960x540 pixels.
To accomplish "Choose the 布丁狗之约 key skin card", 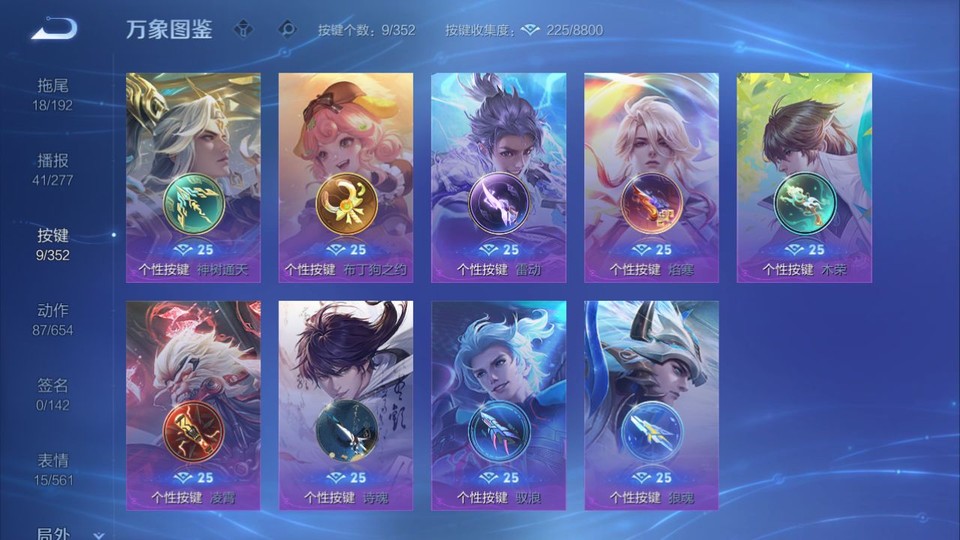I will point(346,177).
